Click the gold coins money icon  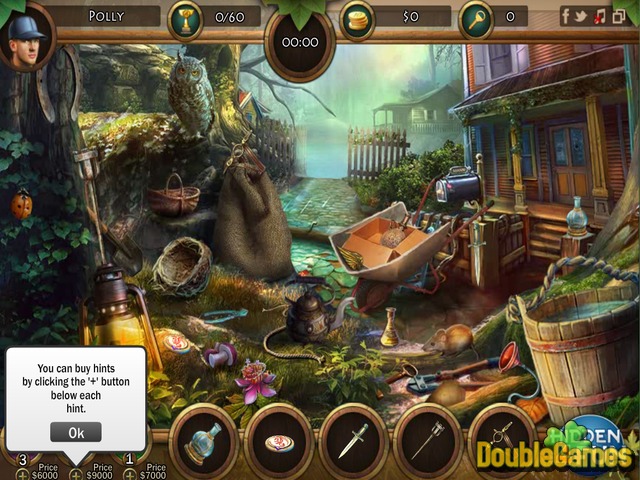(x=356, y=17)
